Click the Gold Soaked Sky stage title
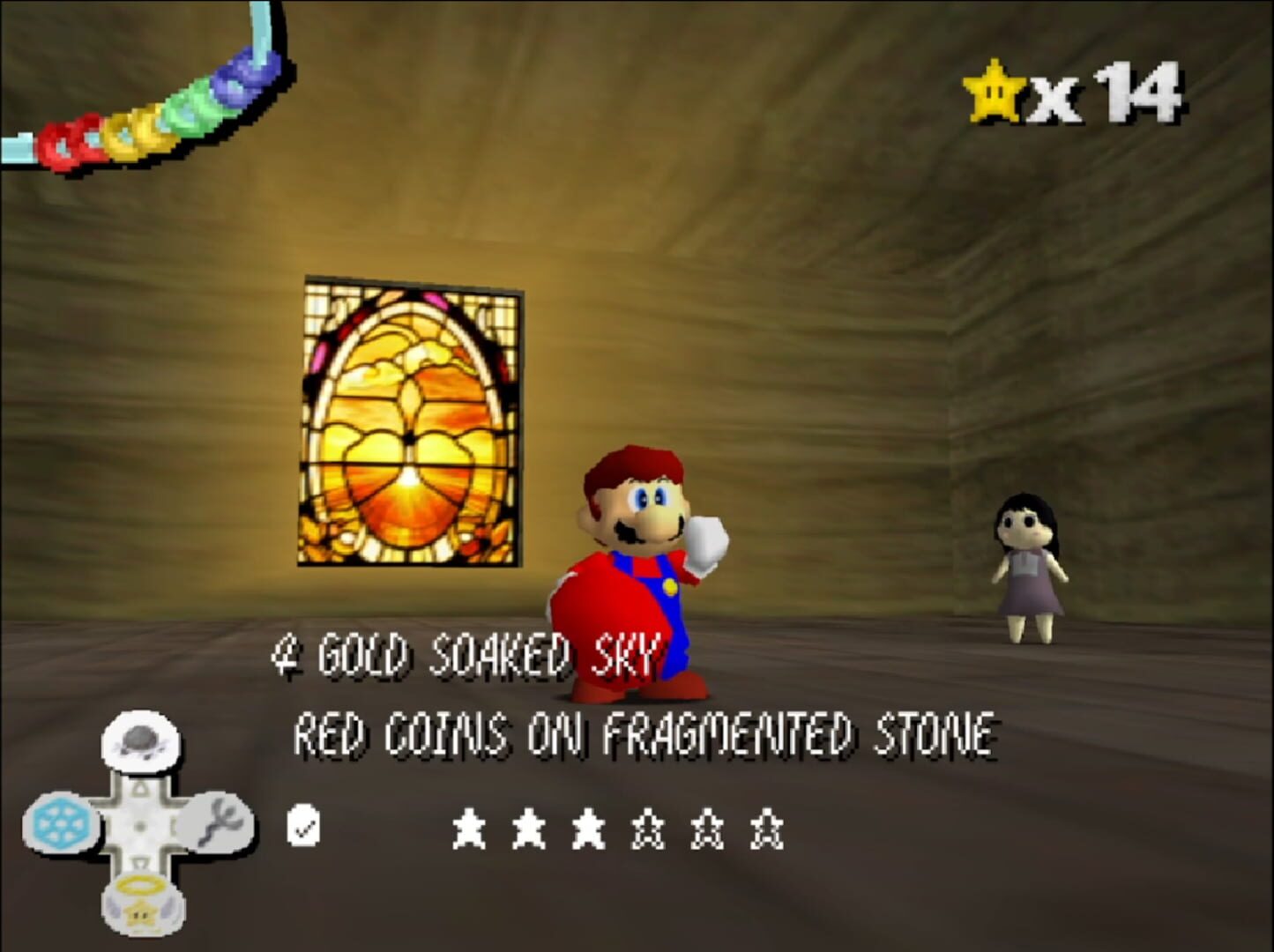 pyautogui.click(x=467, y=657)
